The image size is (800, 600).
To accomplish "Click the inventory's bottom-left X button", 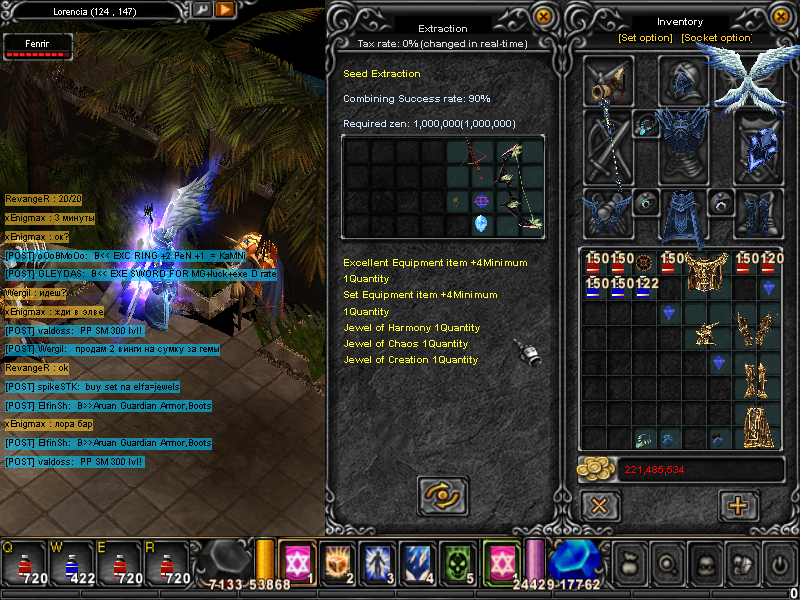I will [599, 505].
